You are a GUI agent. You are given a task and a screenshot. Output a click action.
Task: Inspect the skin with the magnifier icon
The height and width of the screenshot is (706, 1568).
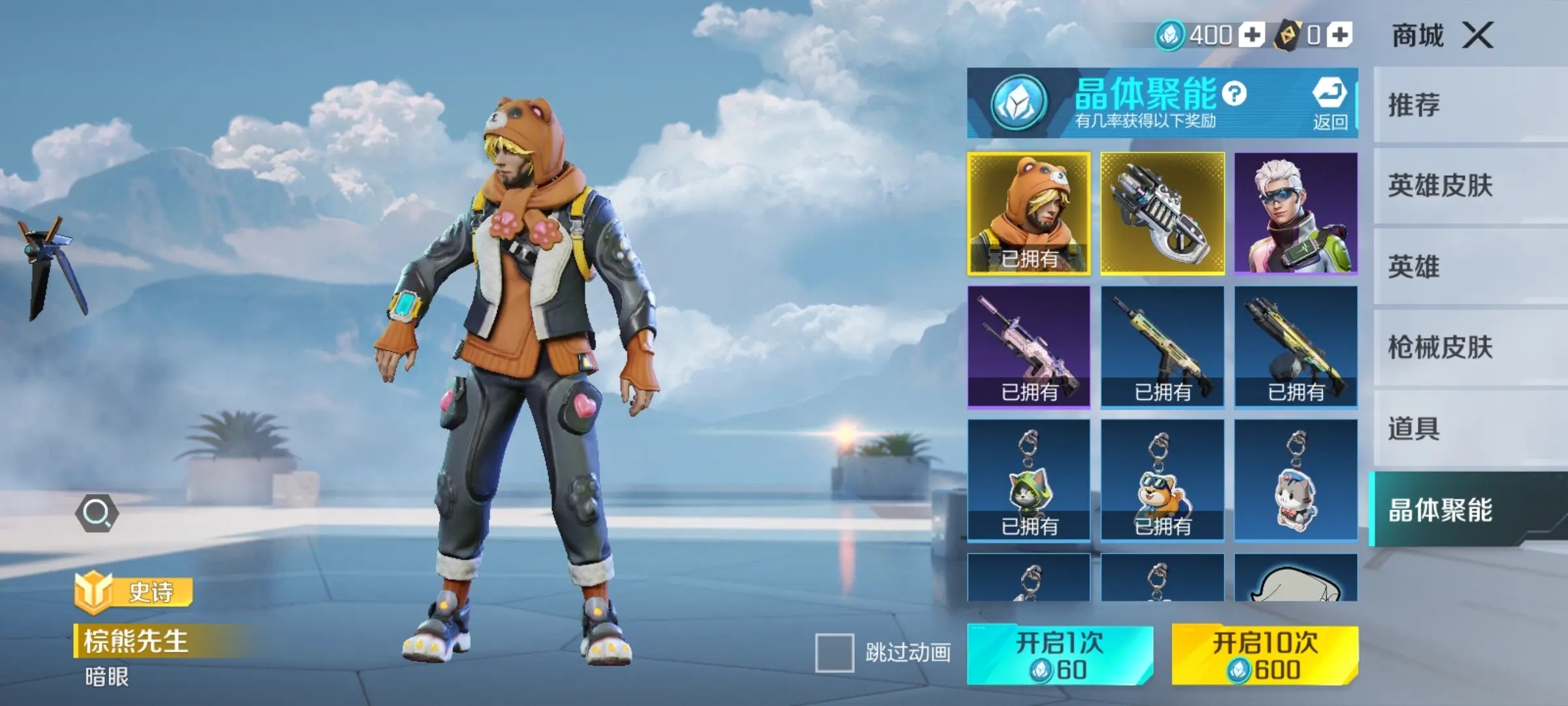(x=97, y=513)
